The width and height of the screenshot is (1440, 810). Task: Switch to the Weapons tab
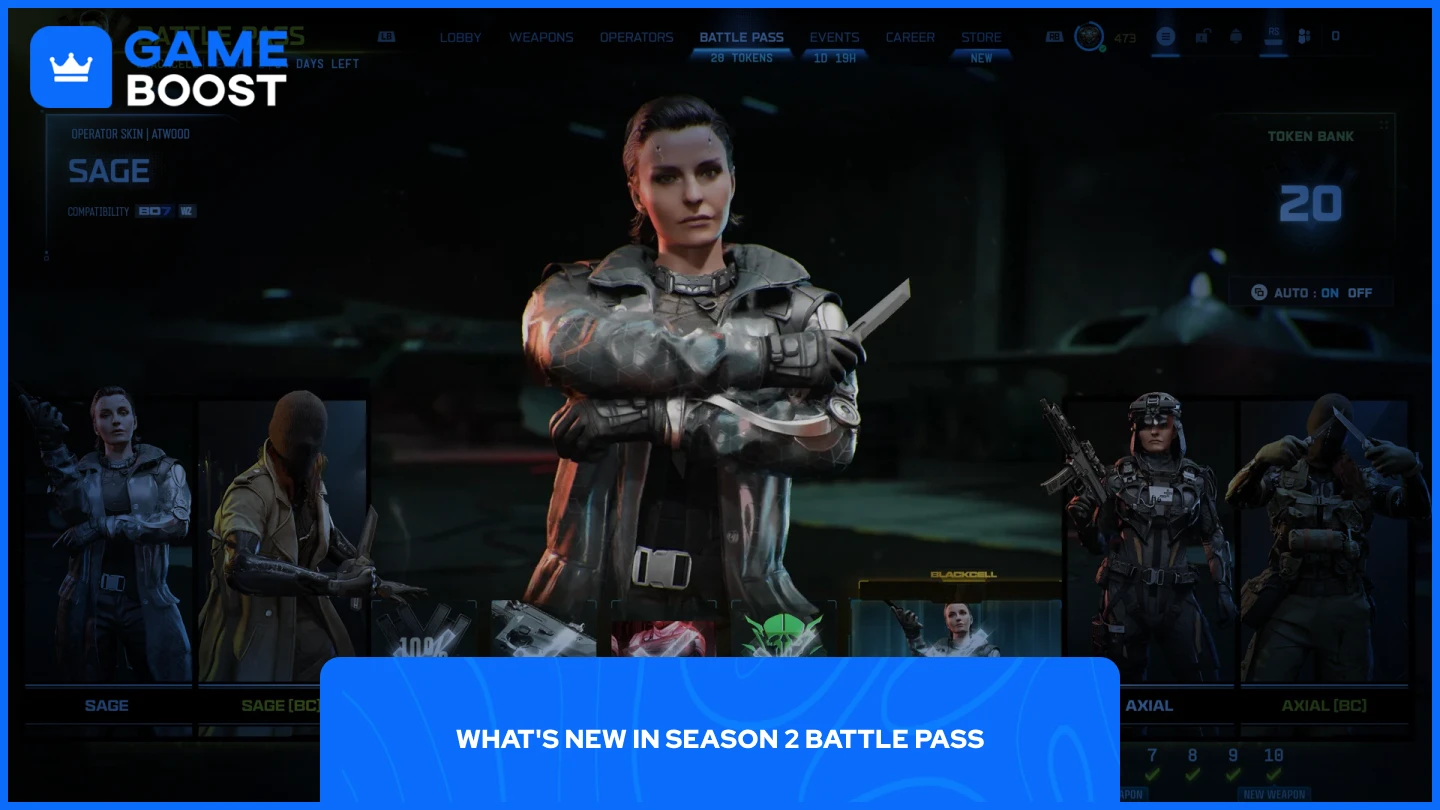(541, 37)
